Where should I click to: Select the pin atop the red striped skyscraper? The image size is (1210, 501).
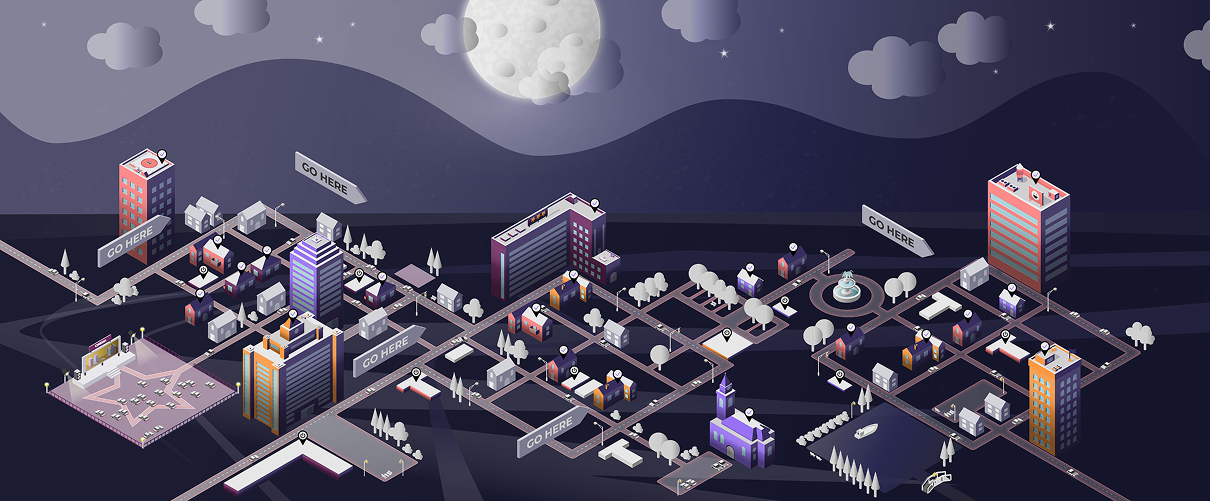point(1036,176)
